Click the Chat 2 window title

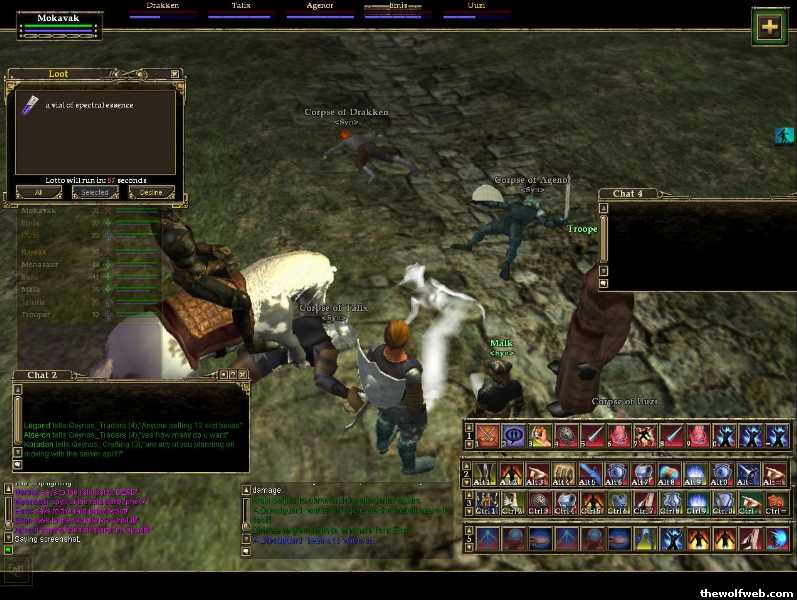(42, 375)
